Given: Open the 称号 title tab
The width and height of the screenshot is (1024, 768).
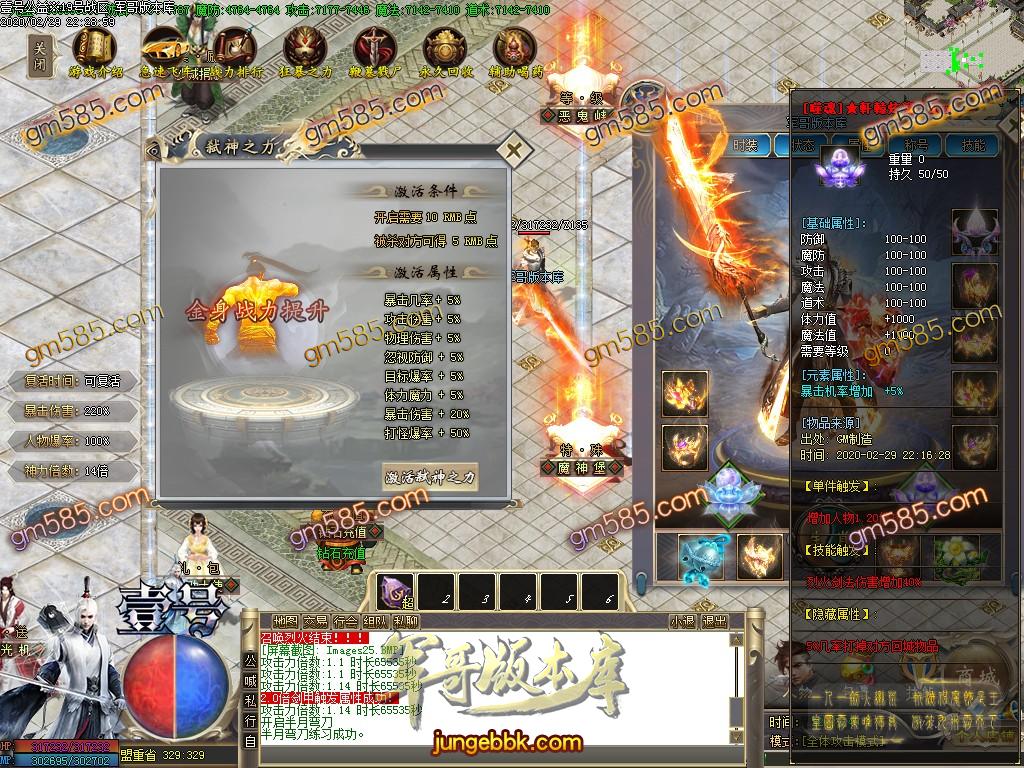Looking at the screenshot, I should [916, 145].
